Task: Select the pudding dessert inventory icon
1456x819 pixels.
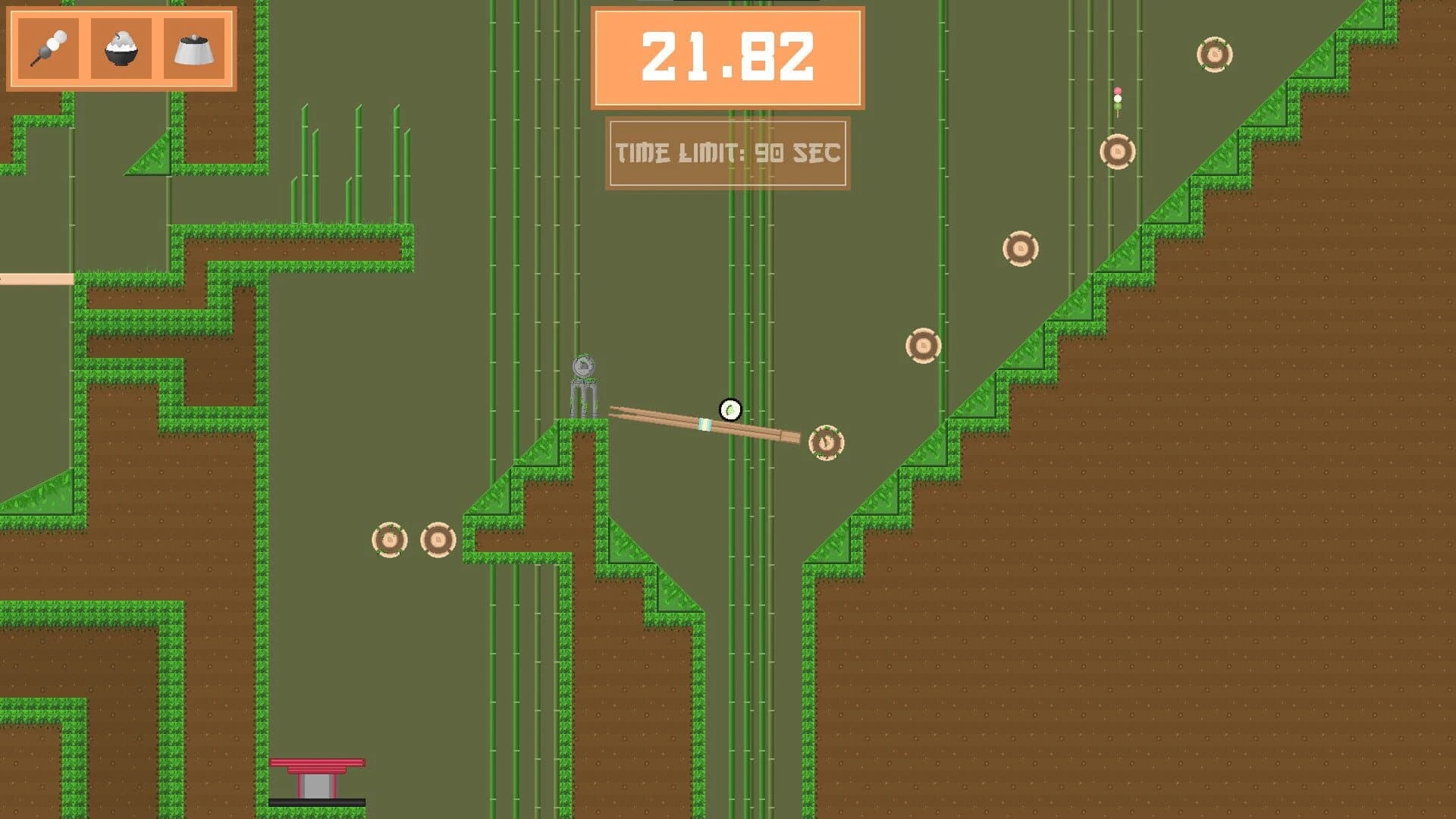Action: [193, 49]
